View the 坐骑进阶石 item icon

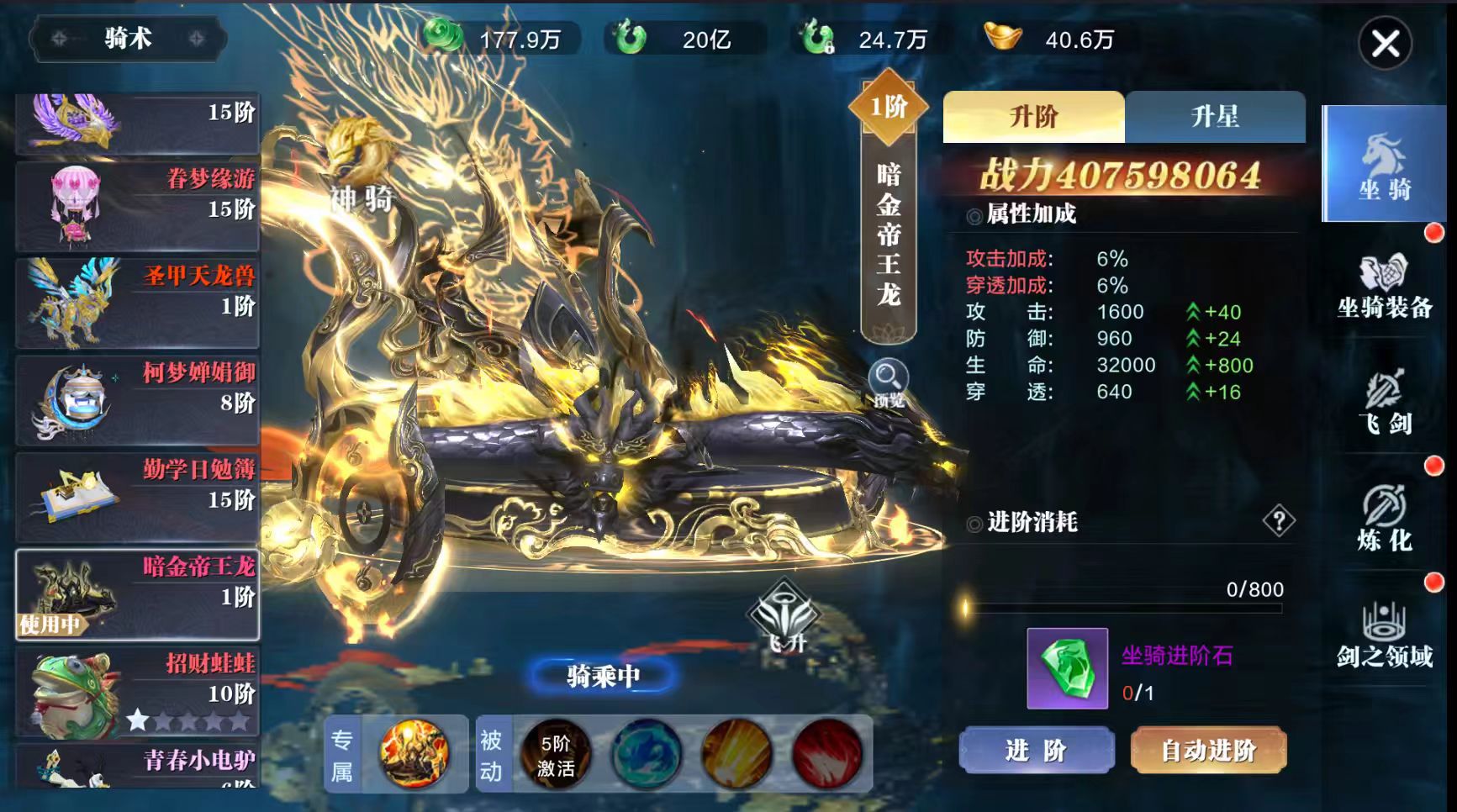(1067, 668)
